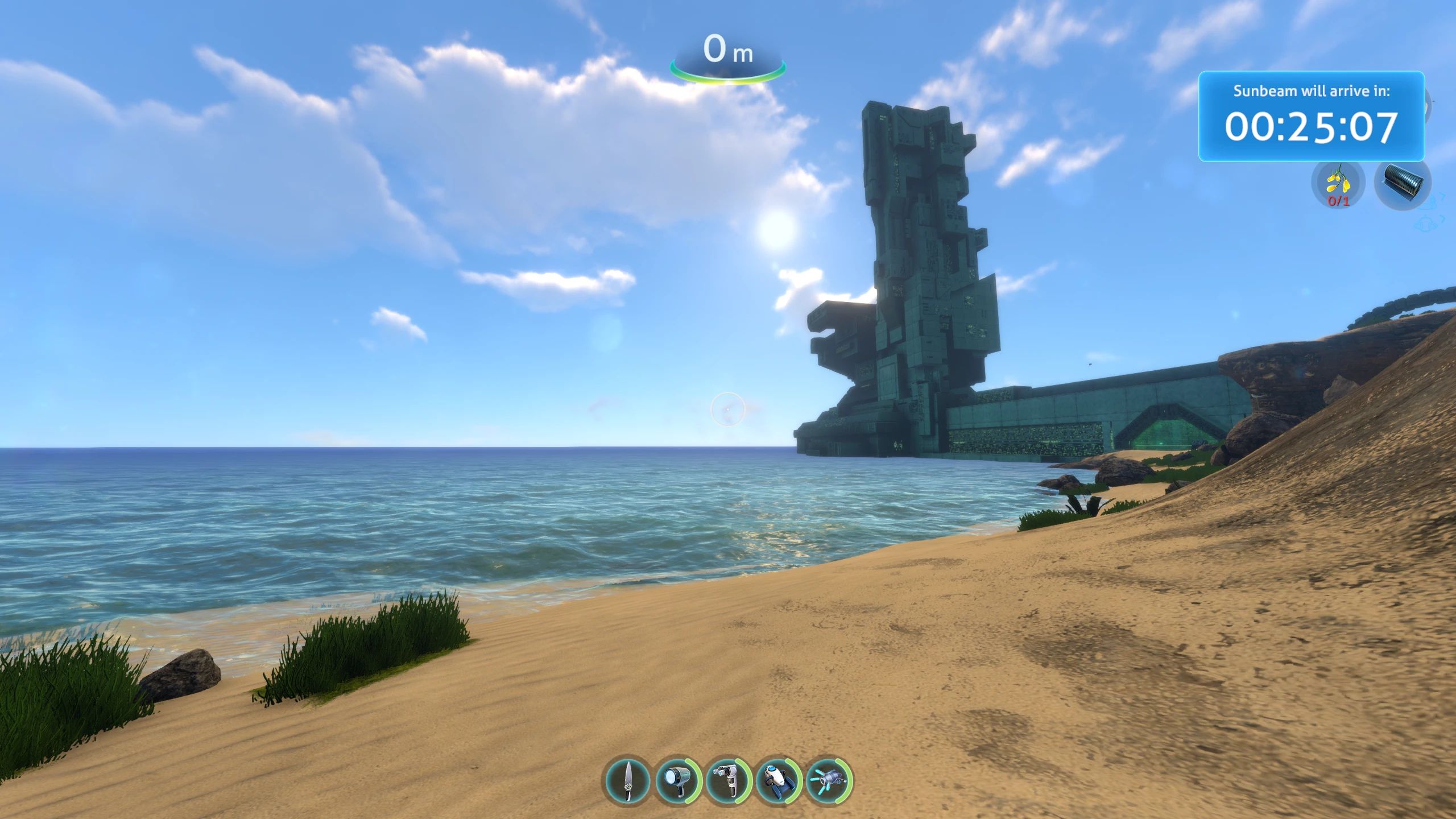Select the survival knife in the first quickslot
The width and height of the screenshot is (1456, 819).
[x=629, y=781]
